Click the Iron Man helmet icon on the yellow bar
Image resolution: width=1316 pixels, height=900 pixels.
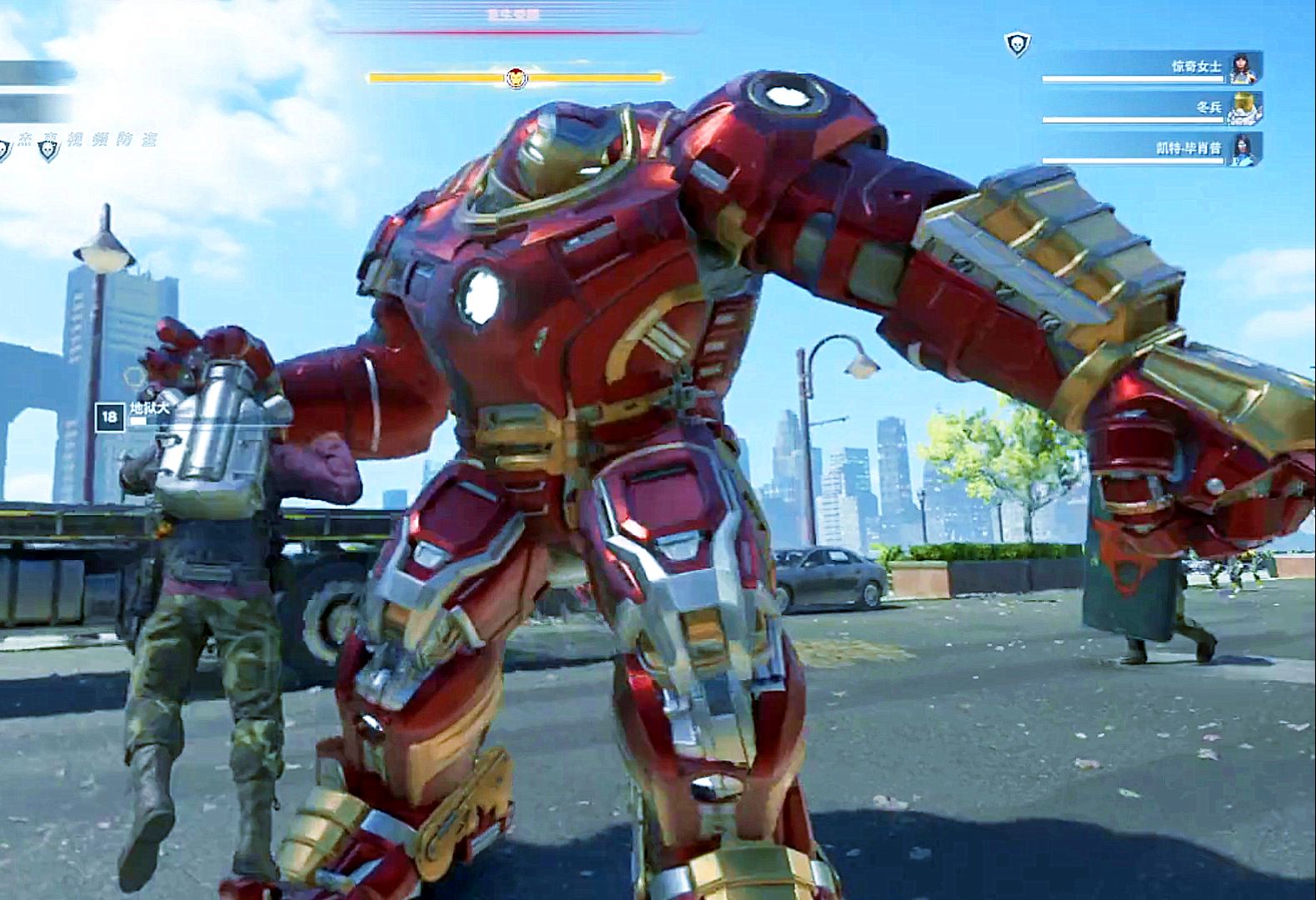(x=516, y=78)
